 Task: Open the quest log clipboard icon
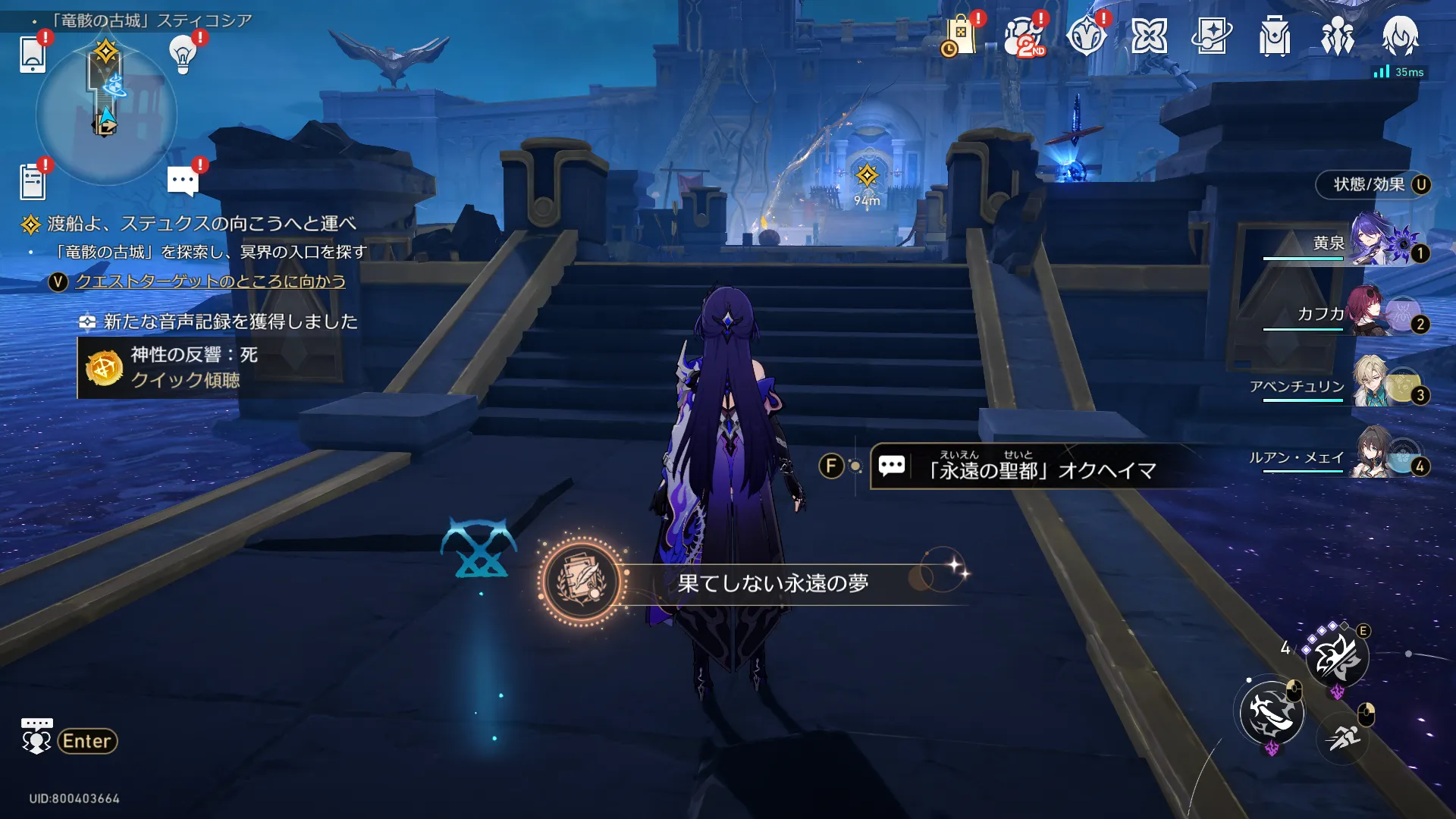33,182
